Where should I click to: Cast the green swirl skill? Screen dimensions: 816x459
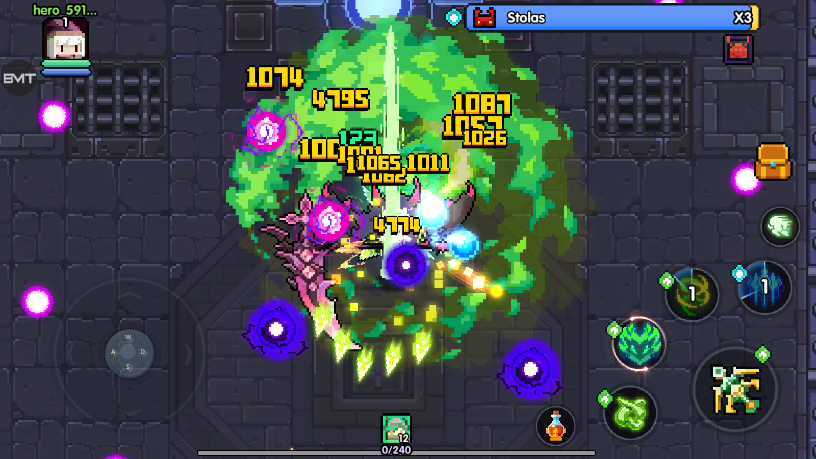(x=630, y=411)
